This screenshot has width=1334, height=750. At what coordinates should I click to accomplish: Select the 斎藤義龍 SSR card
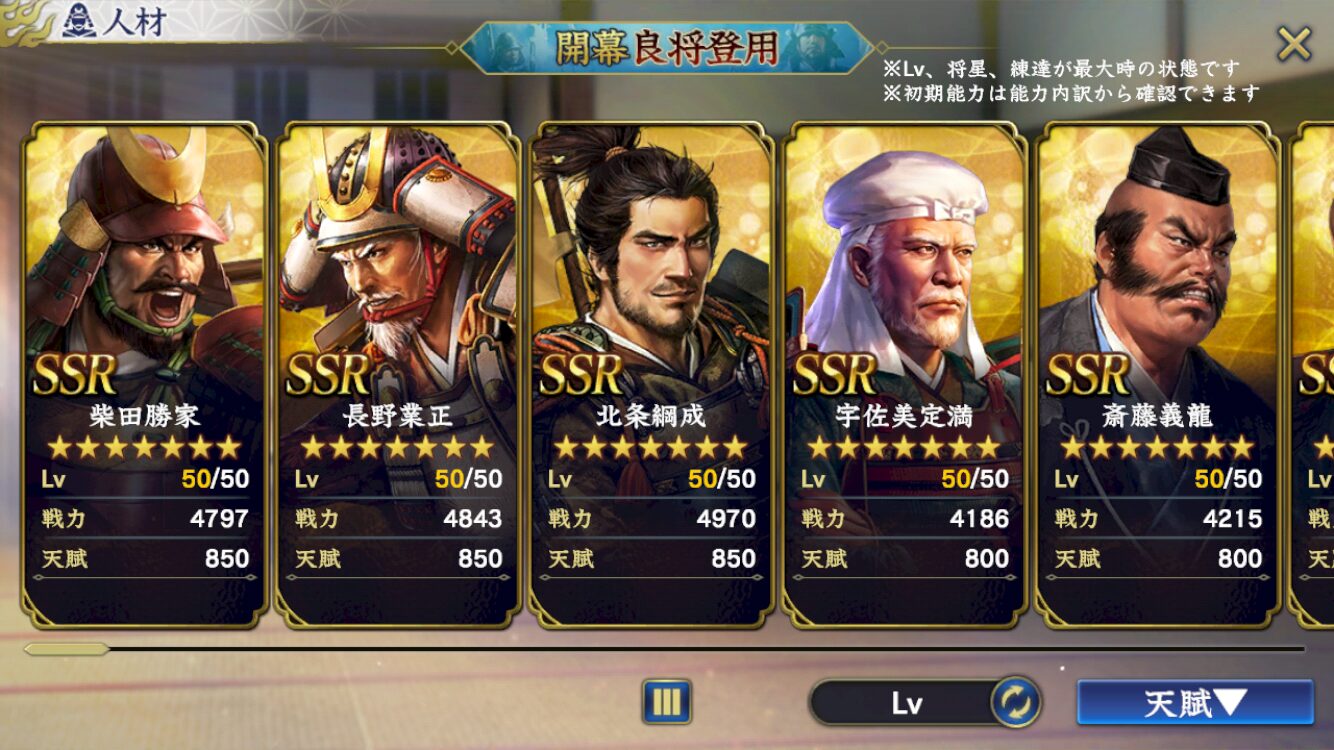1157,374
